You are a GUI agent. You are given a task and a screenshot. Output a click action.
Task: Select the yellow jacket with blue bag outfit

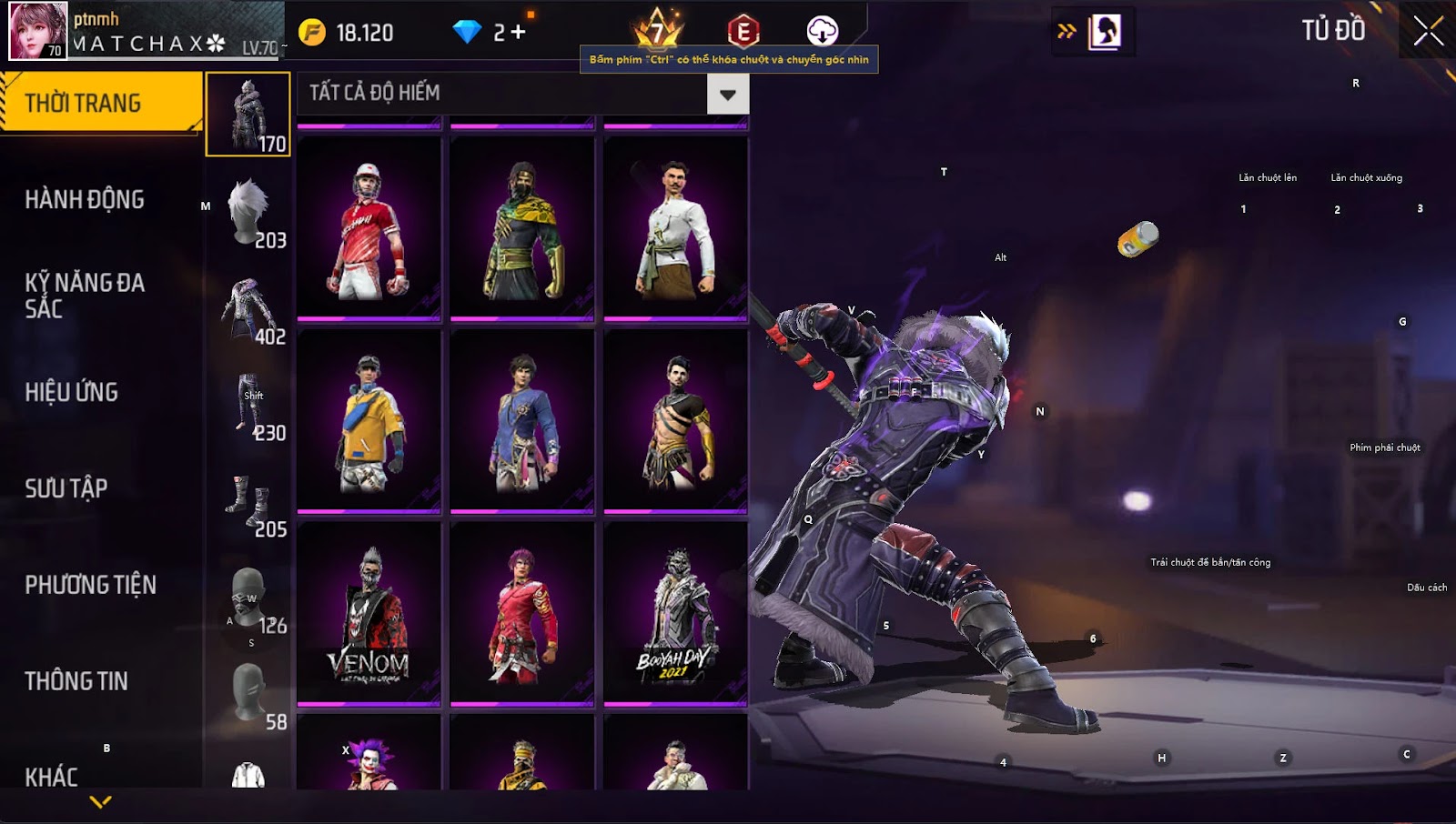click(x=369, y=421)
